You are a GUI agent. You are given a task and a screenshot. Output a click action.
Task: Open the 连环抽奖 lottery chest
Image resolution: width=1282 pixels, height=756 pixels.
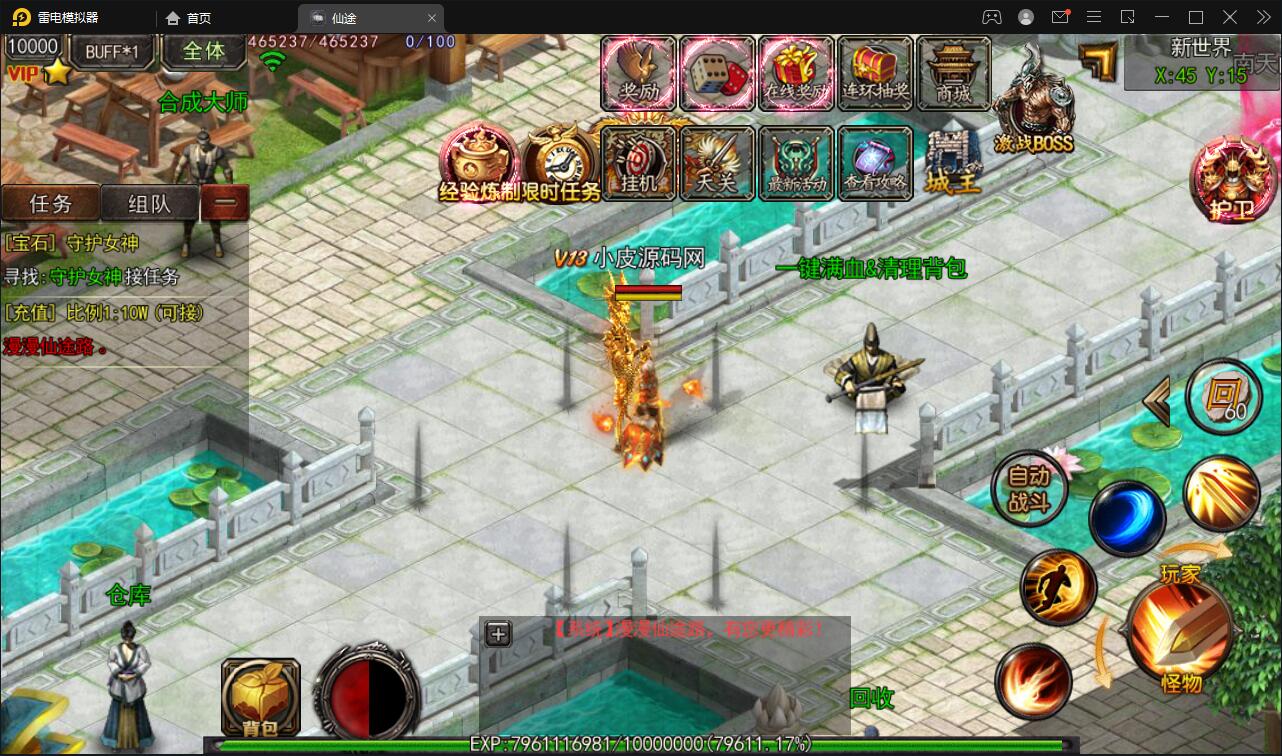pyautogui.click(x=875, y=72)
